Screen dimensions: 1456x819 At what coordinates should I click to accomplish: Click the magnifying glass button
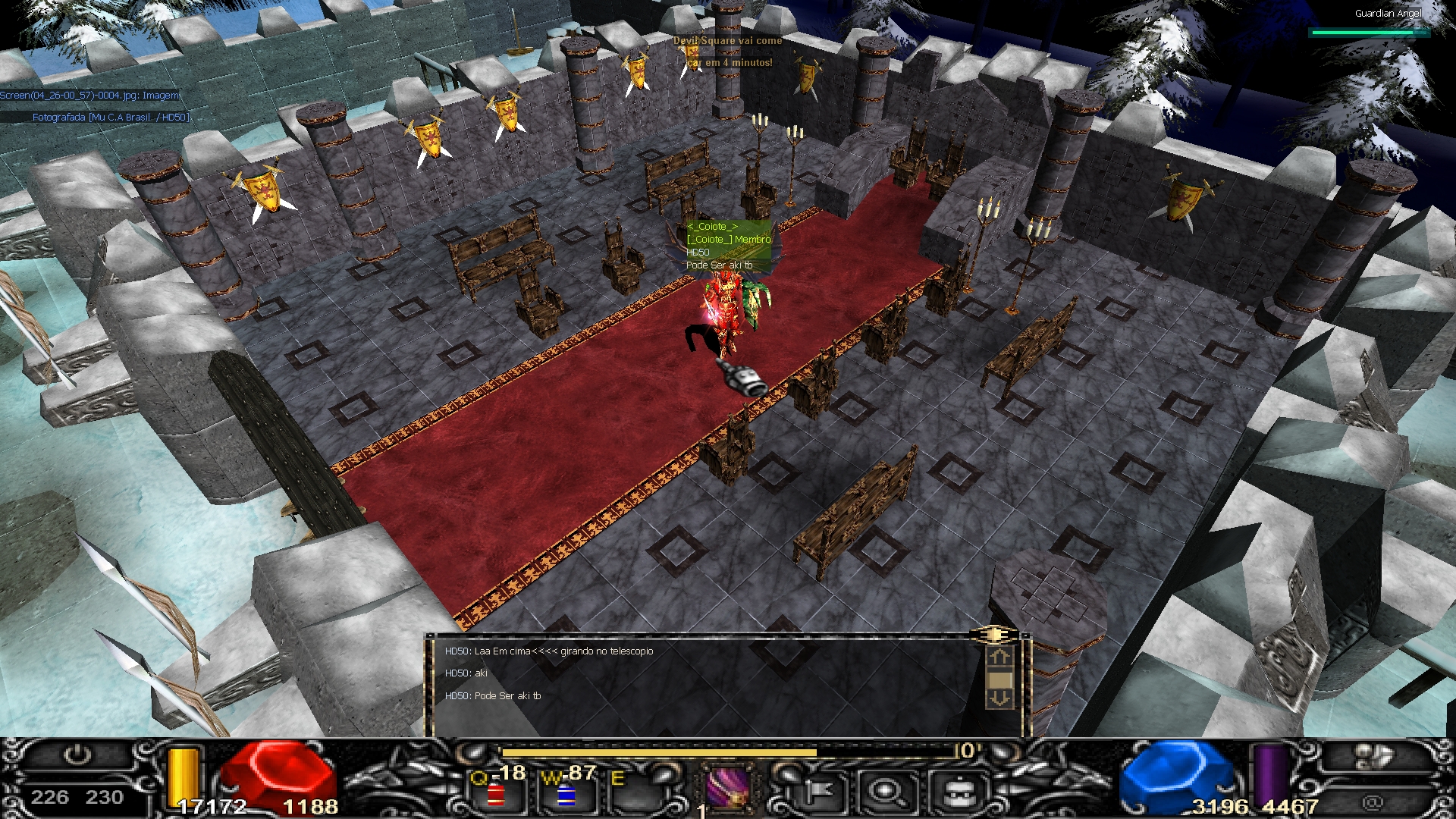click(885, 792)
